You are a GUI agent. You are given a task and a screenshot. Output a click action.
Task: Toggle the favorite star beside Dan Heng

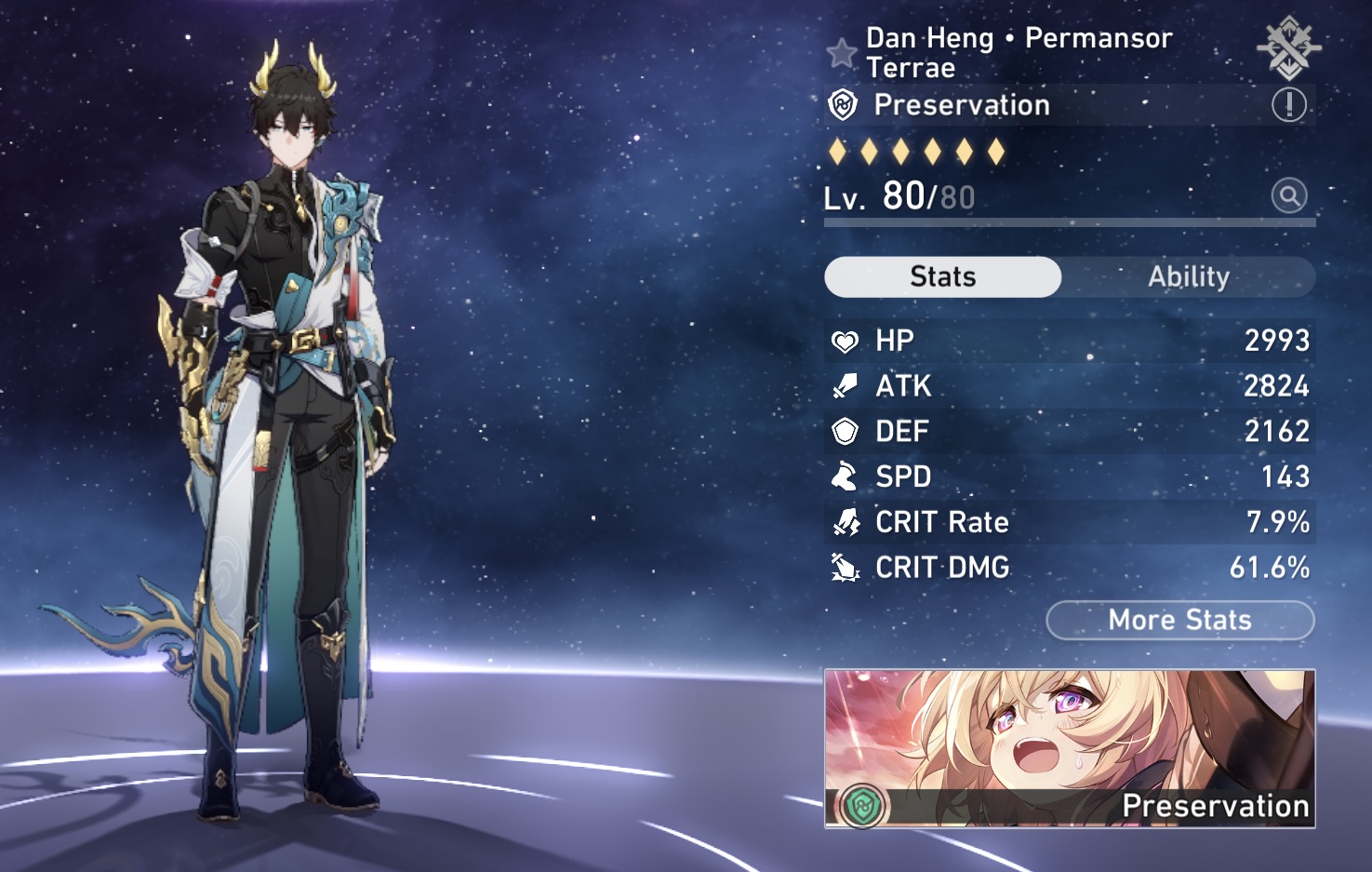click(842, 53)
